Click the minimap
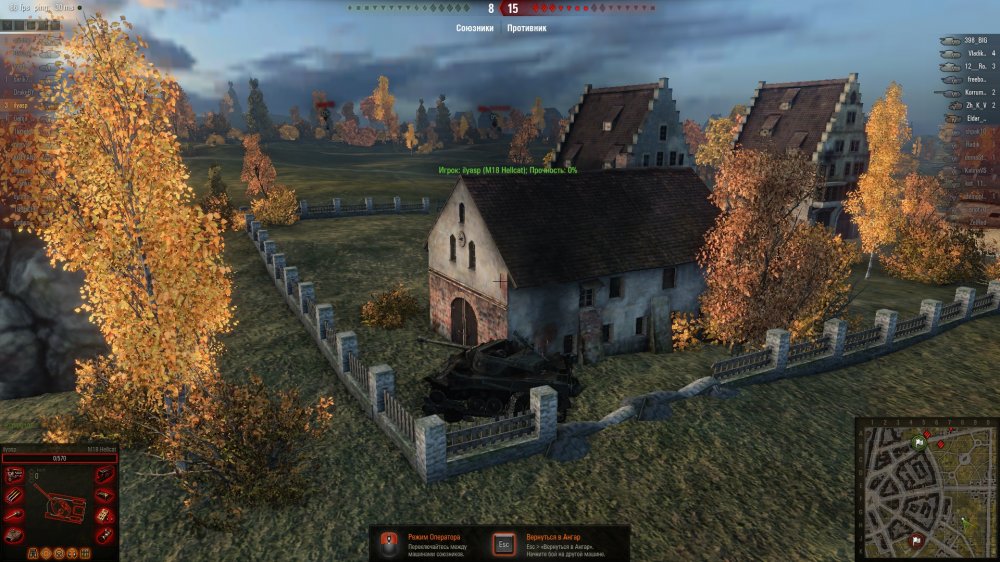This screenshot has height=562, width=1000. (926, 489)
